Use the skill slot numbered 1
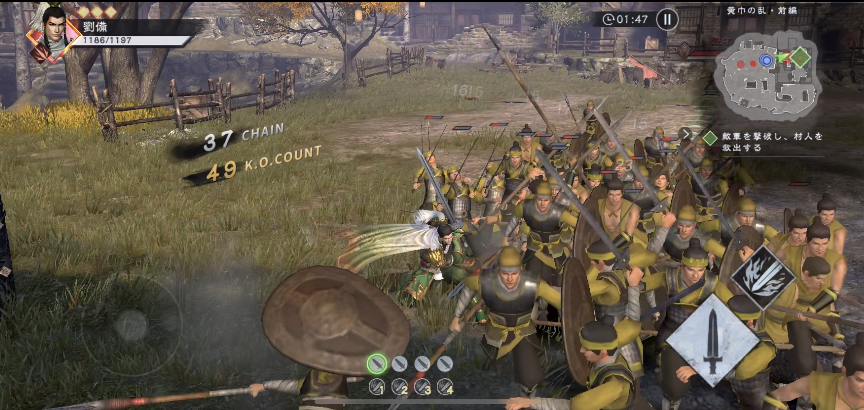The height and width of the screenshot is (410, 864). [x=377, y=387]
